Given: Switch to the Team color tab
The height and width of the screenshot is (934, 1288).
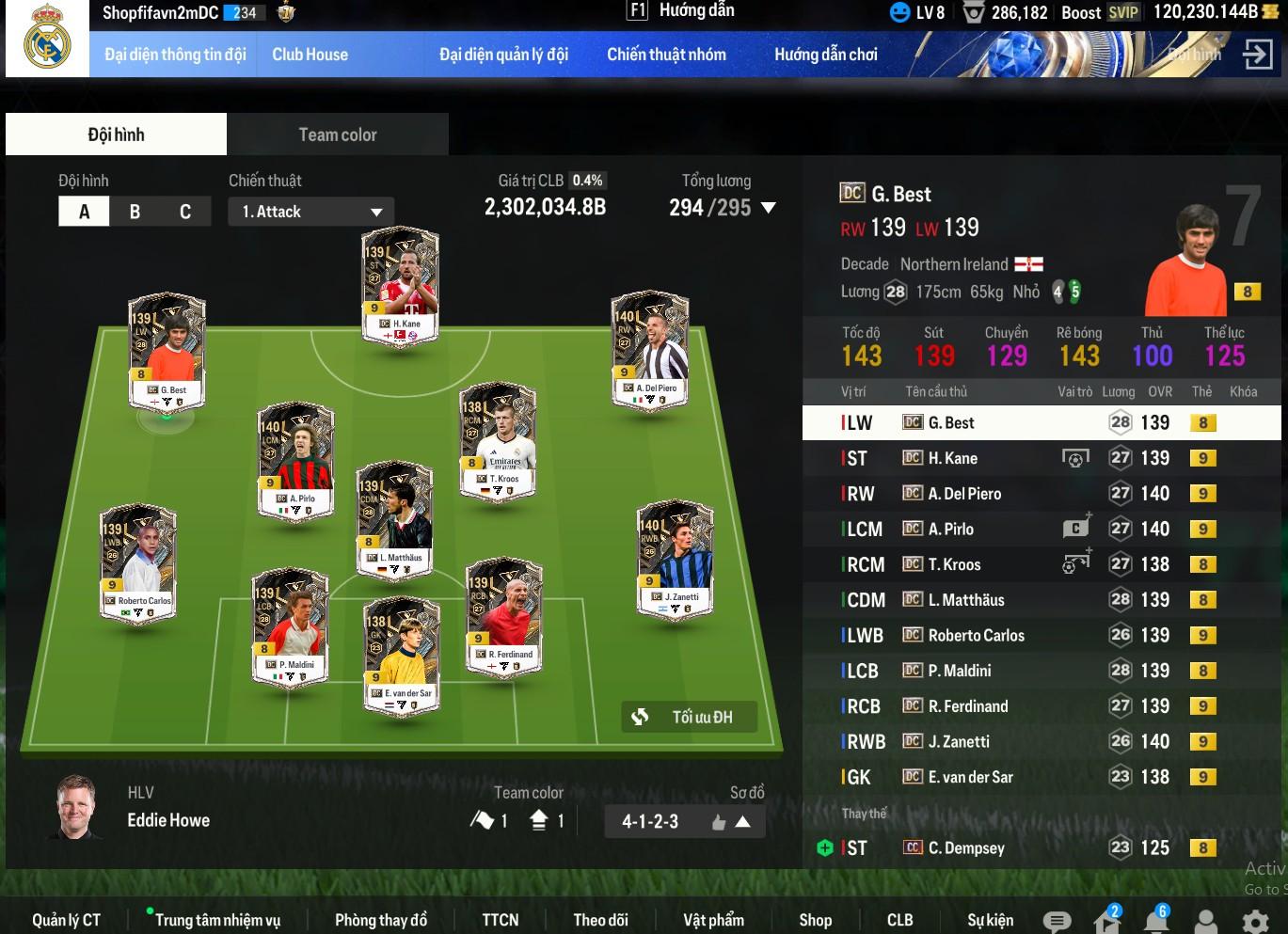Looking at the screenshot, I should point(337,135).
